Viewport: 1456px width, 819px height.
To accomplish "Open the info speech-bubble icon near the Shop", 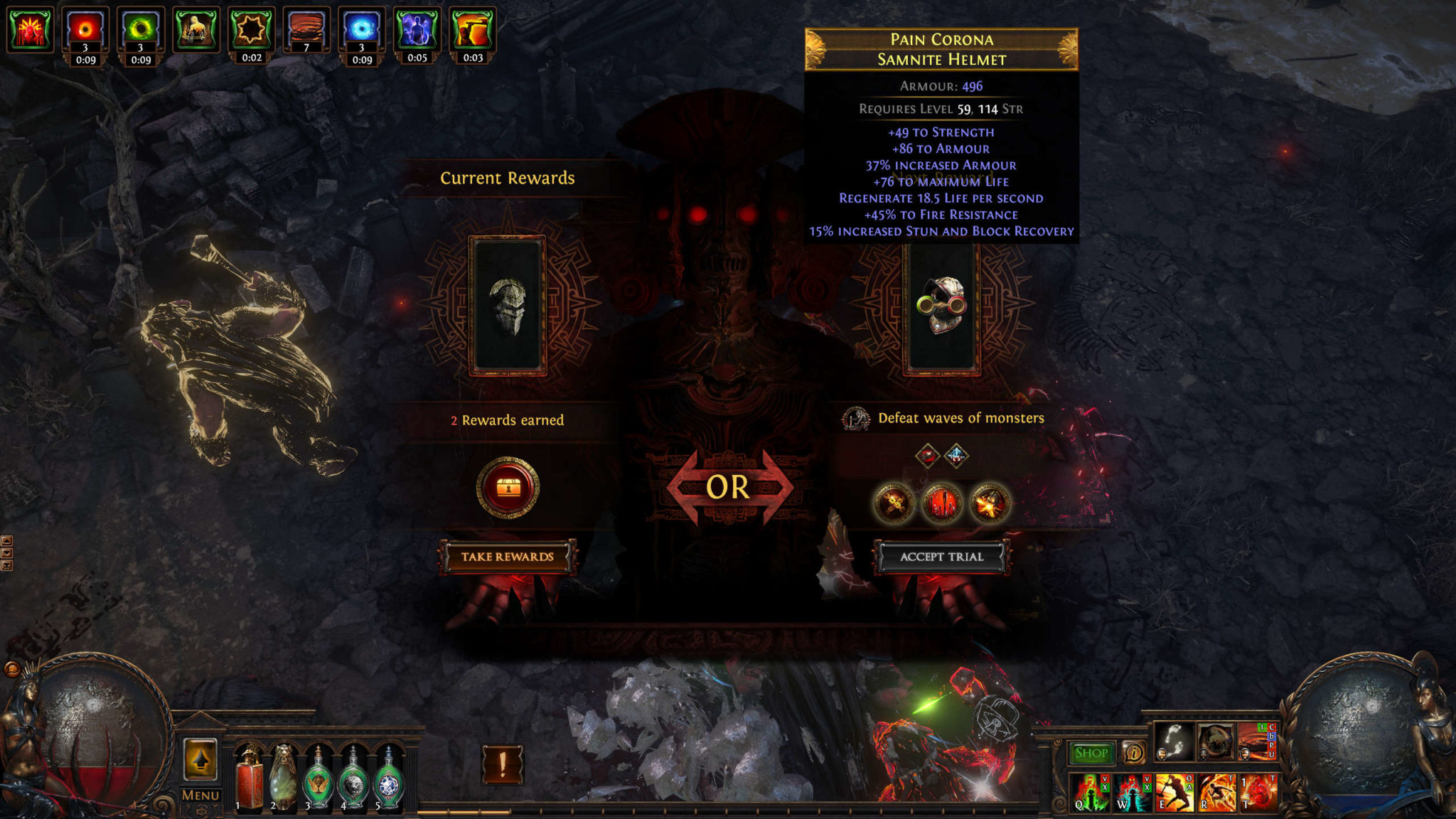I will [x=1134, y=754].
